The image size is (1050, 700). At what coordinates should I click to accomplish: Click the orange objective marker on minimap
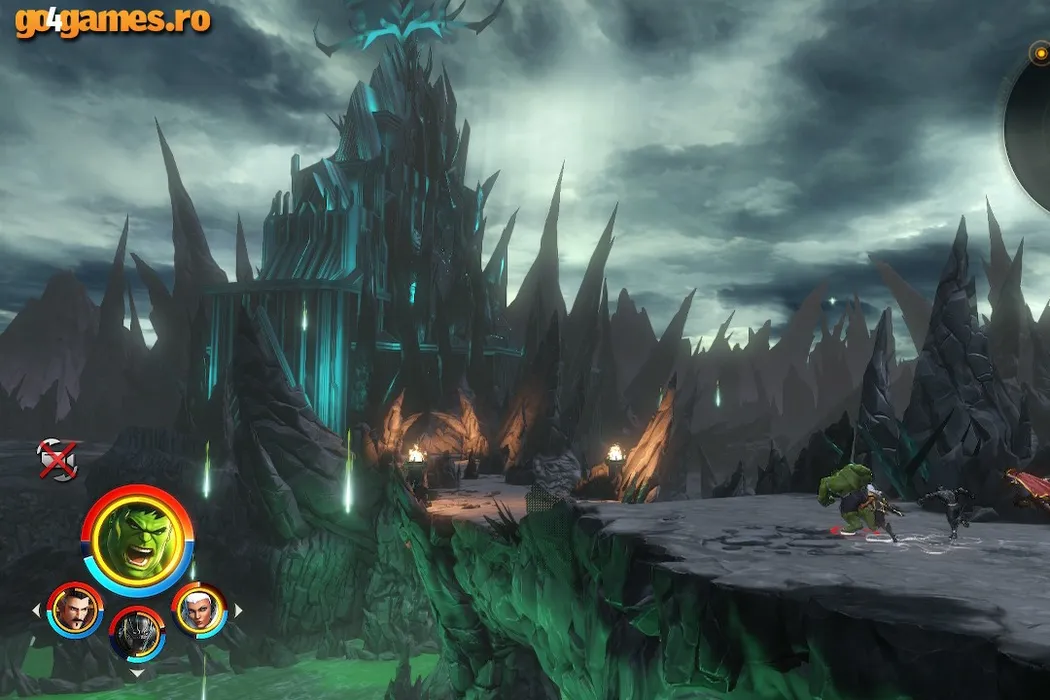(x=1042, y=53)
